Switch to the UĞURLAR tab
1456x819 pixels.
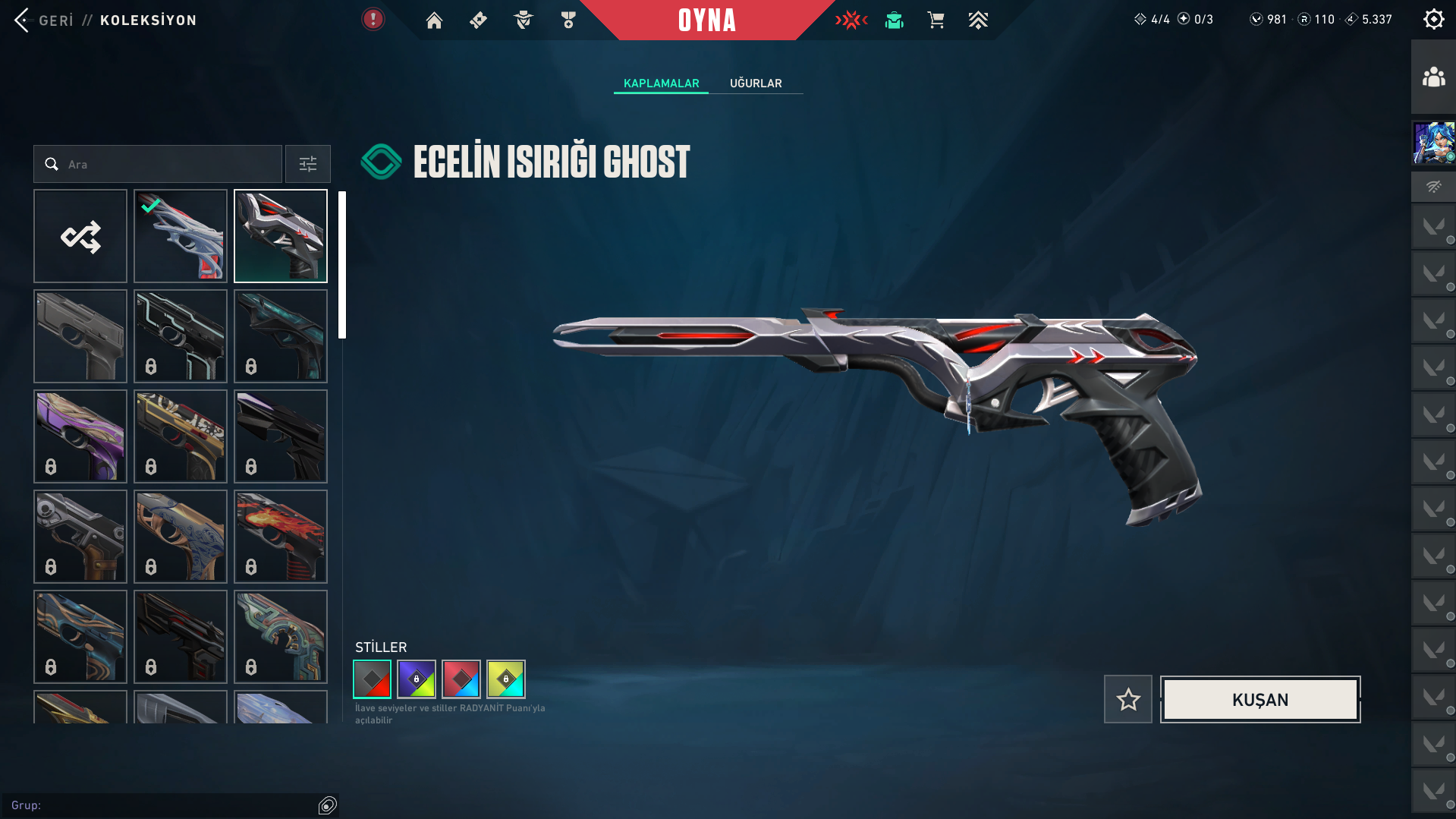coord(755,83)
